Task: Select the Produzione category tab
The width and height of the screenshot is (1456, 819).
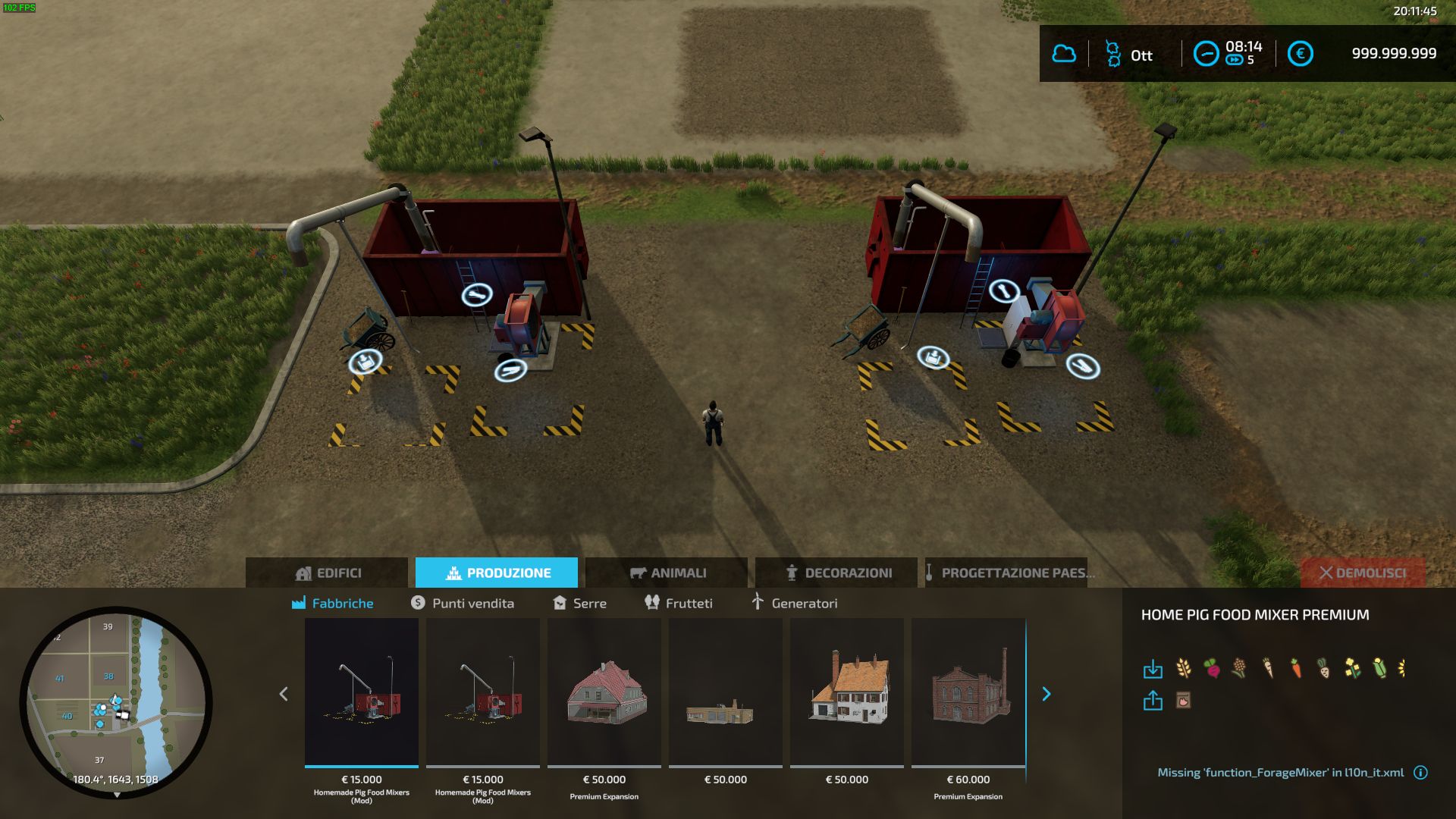Action: (497, 573)
